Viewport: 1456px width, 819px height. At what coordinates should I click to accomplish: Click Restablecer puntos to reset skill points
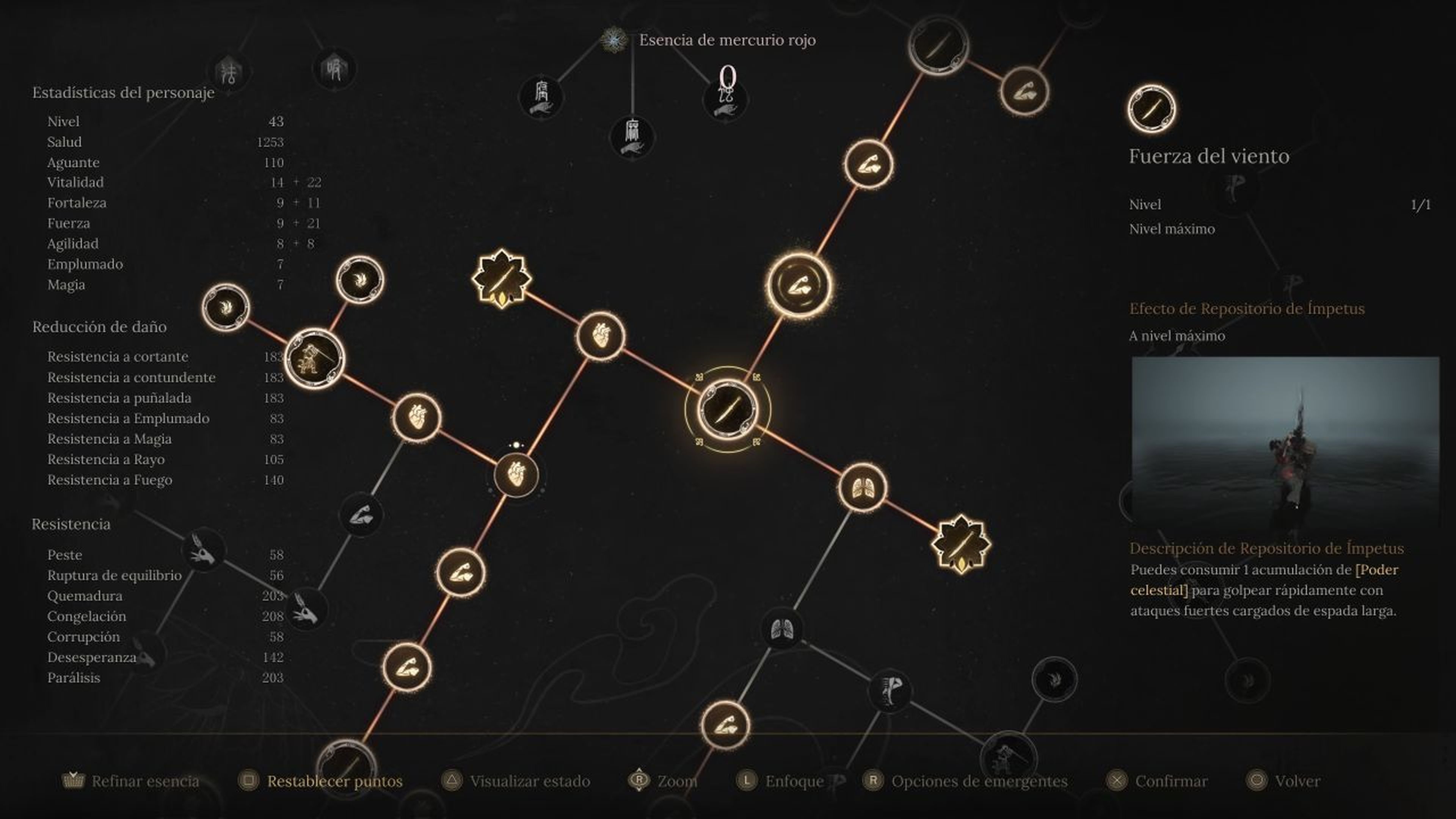click(x=334, y=782)
